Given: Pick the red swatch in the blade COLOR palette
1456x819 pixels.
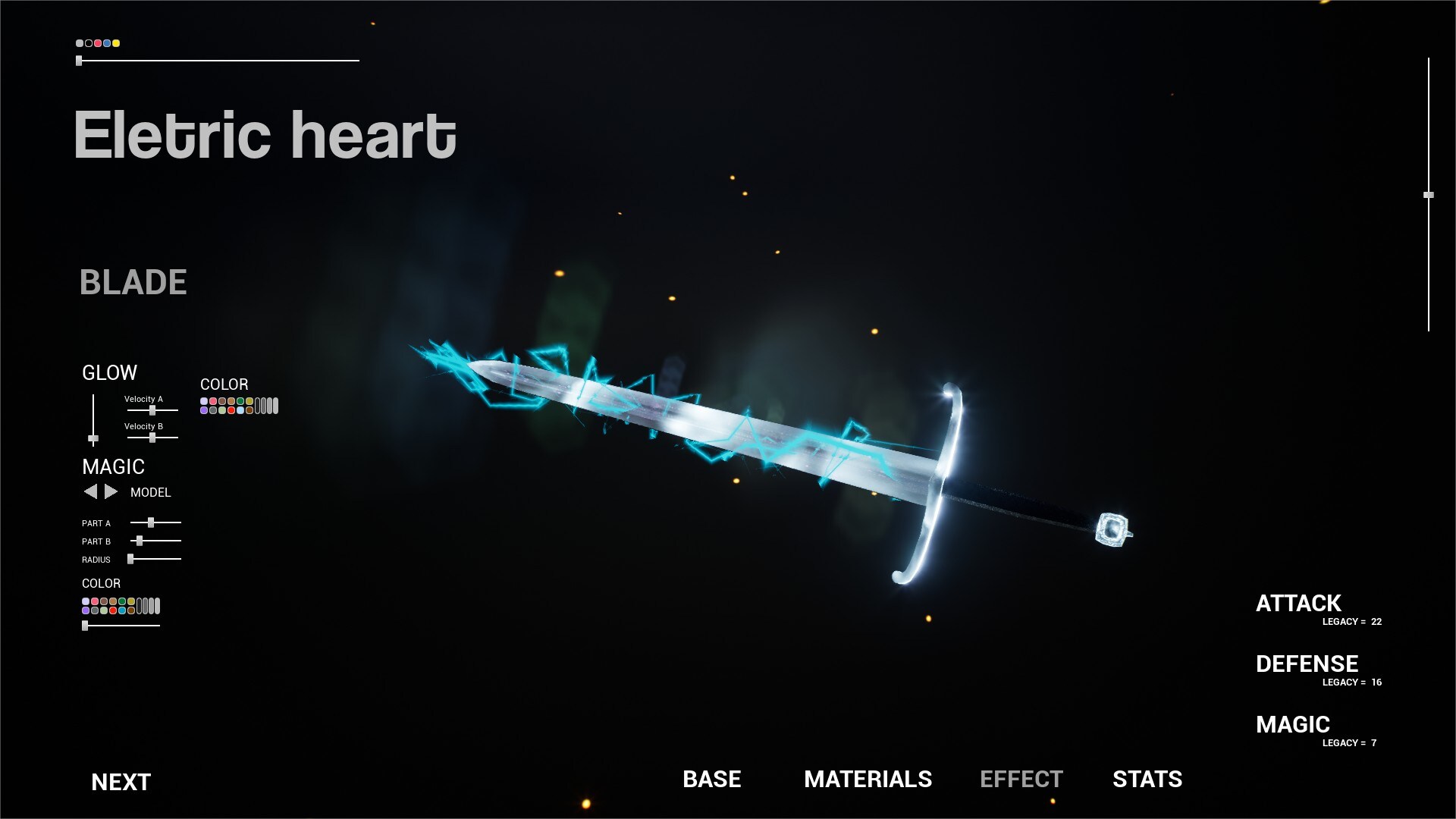Looking at the screenshot, I should point(231,410).
